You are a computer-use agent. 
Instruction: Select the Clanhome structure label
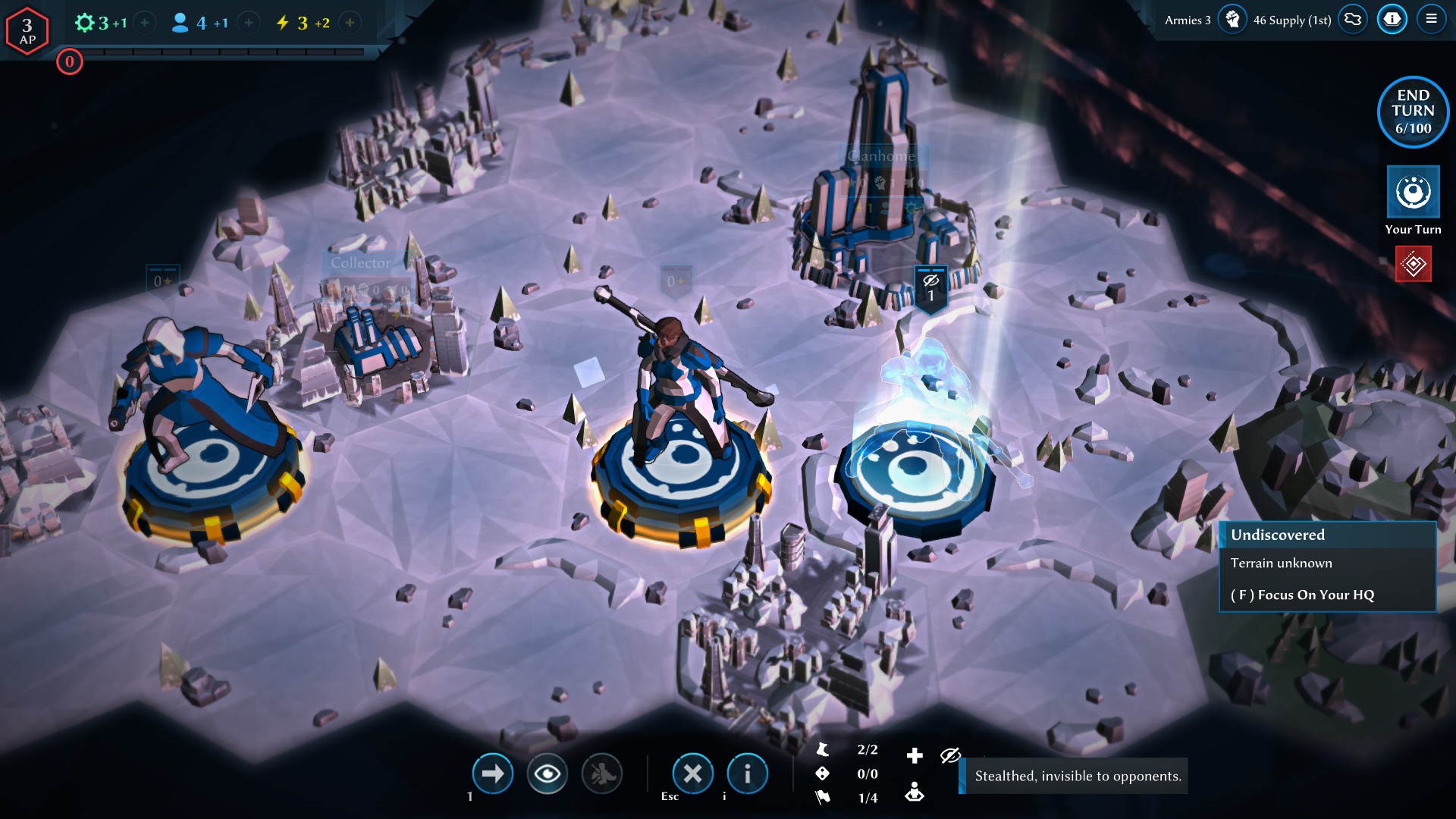882,155
